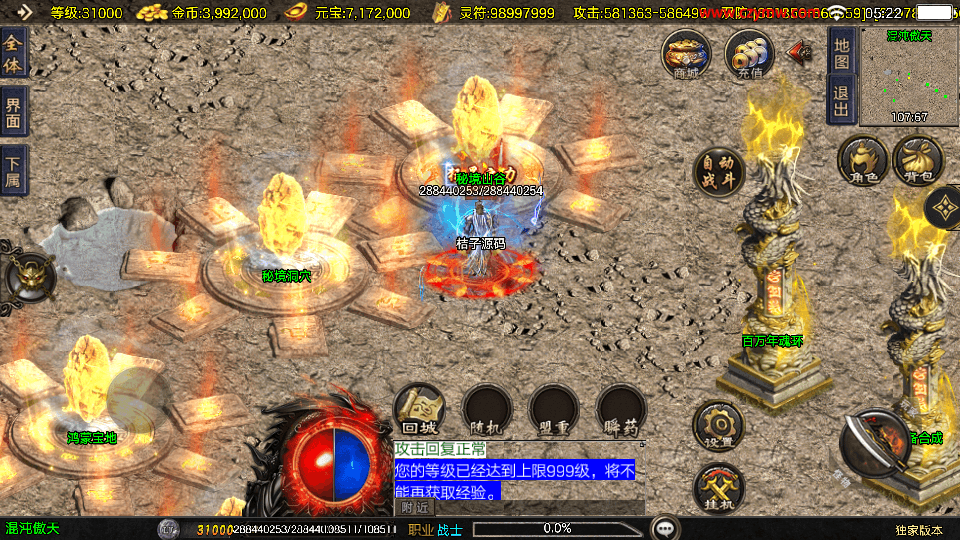The height and width of the screenshot is (540, 960).
Task: Open the 角色 character sheet
Action: click(863, 161)
